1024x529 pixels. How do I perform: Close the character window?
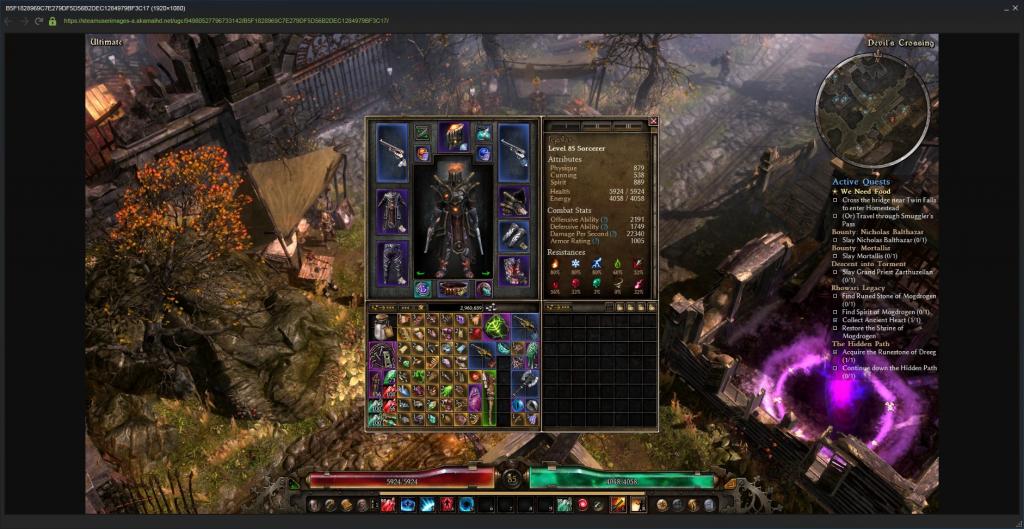click(653, 122)
